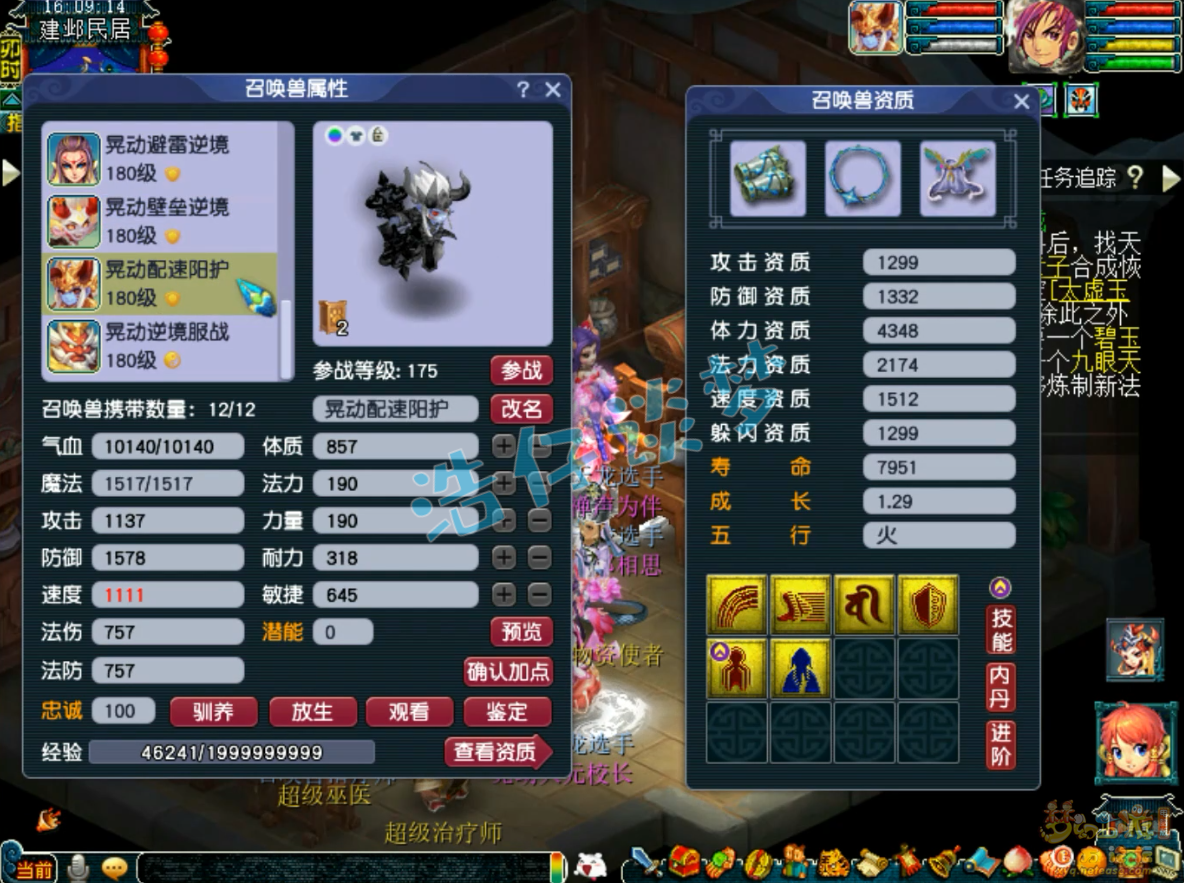Screen dimensions: 1184x883
Task: Switch to the 内丹 tab
Action: 1000,686
